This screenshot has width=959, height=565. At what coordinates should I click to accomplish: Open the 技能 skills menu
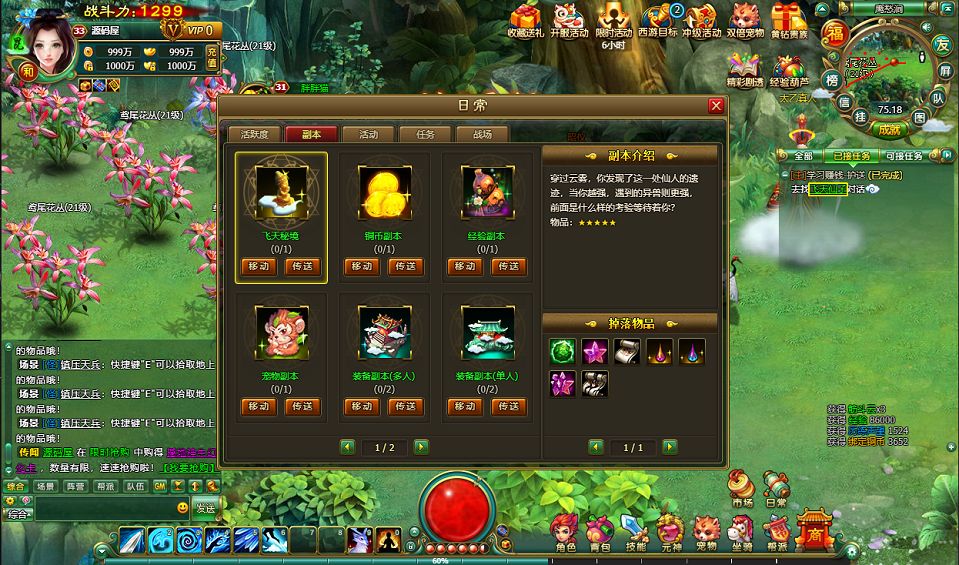(x=635, y=530)
